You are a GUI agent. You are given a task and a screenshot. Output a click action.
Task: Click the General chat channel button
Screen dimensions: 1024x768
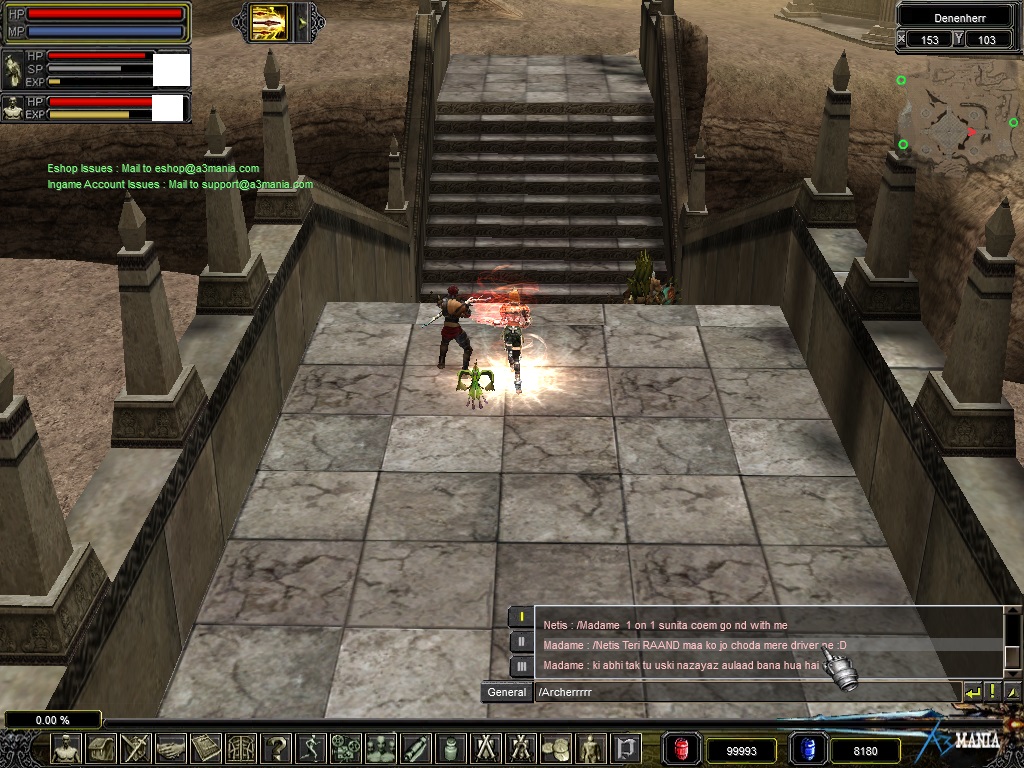pyautogui.click(x=507, y=692)
